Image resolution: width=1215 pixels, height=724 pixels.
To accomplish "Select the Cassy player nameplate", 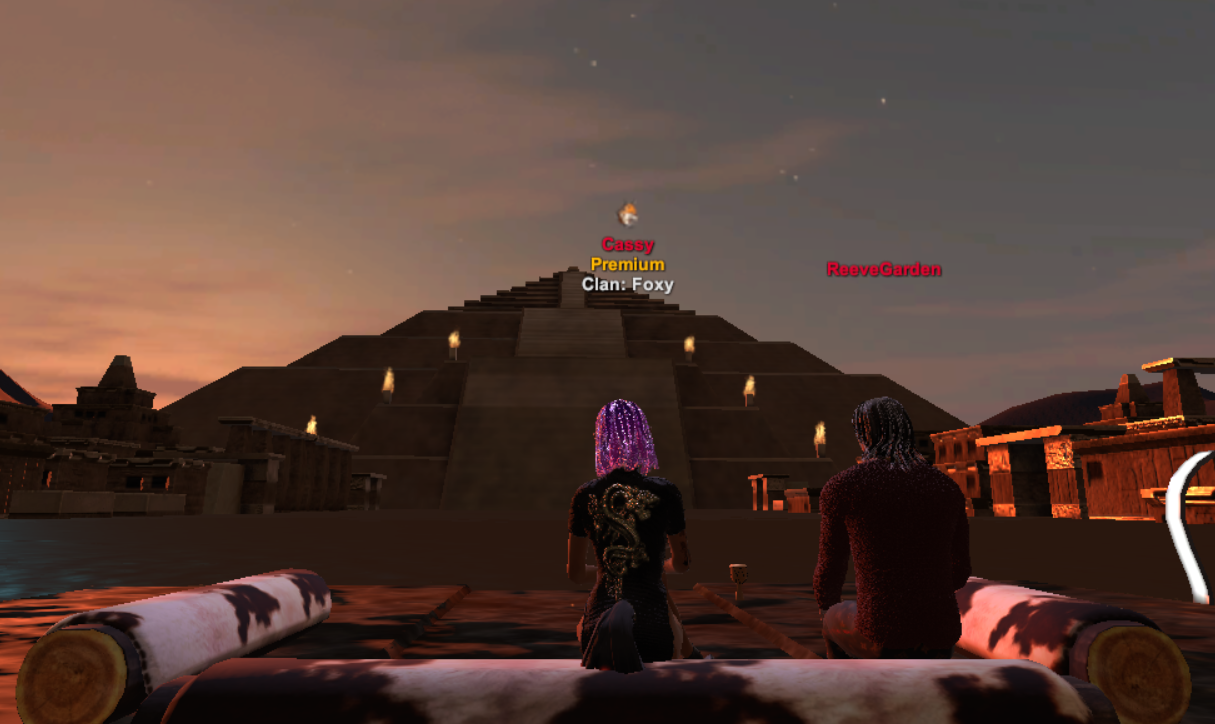I will click(x=628, y=245).
